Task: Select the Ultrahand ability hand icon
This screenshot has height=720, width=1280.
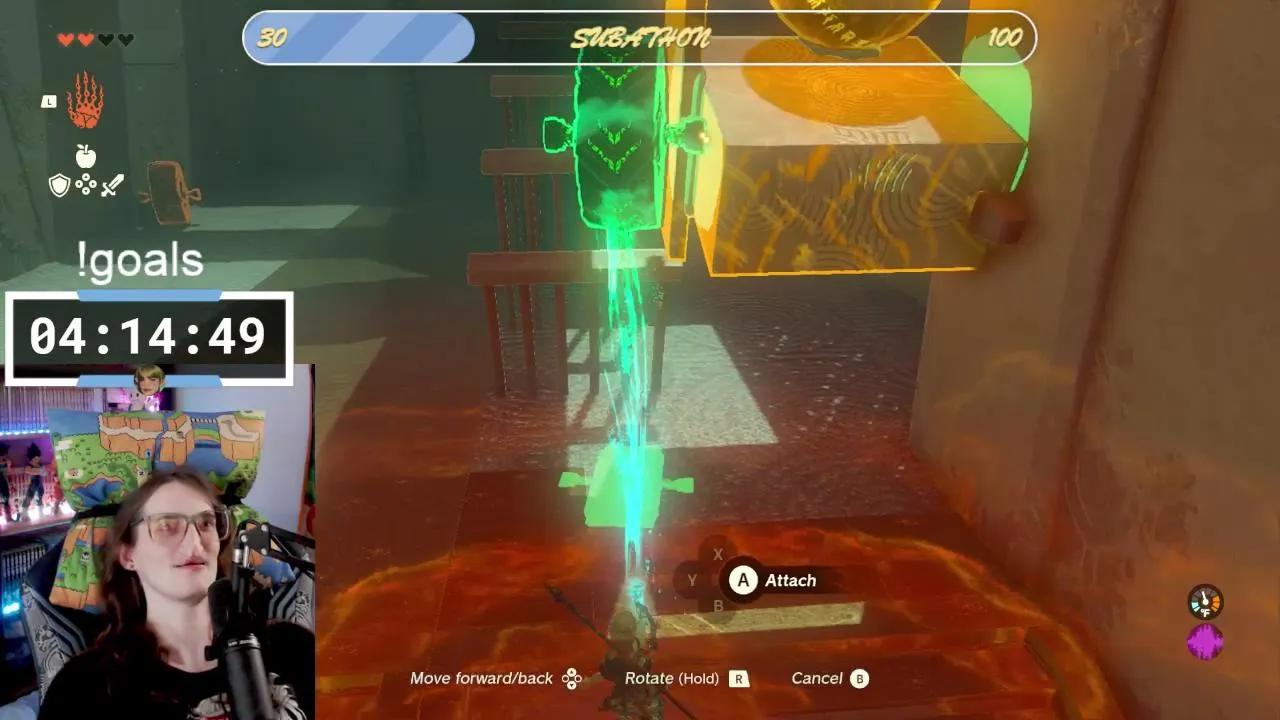Action: 86,100
